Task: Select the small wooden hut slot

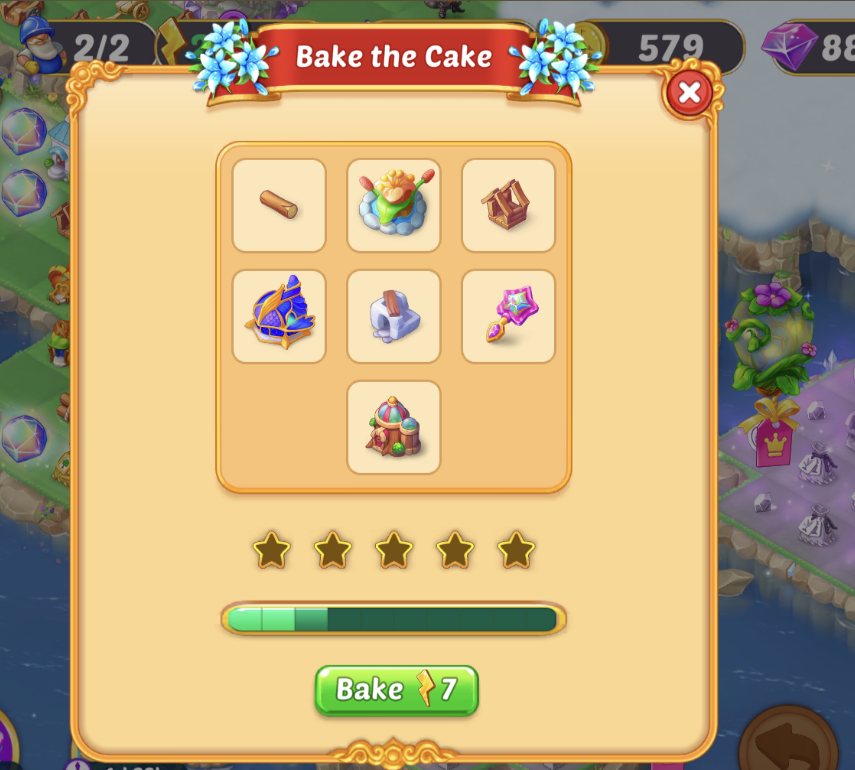Action: point(508,205)
